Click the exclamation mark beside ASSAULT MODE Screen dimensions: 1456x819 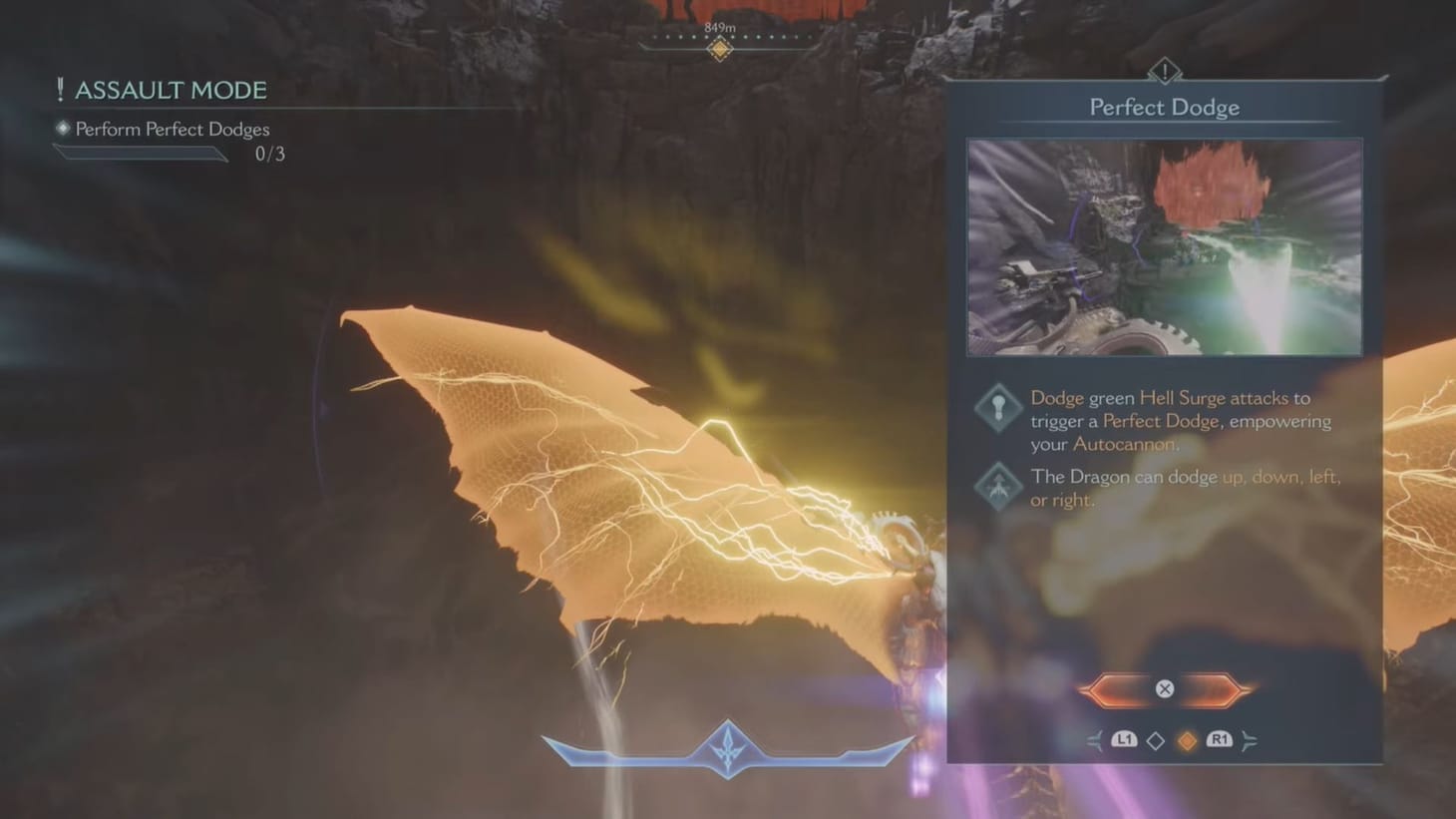click(x=62, y=90)
